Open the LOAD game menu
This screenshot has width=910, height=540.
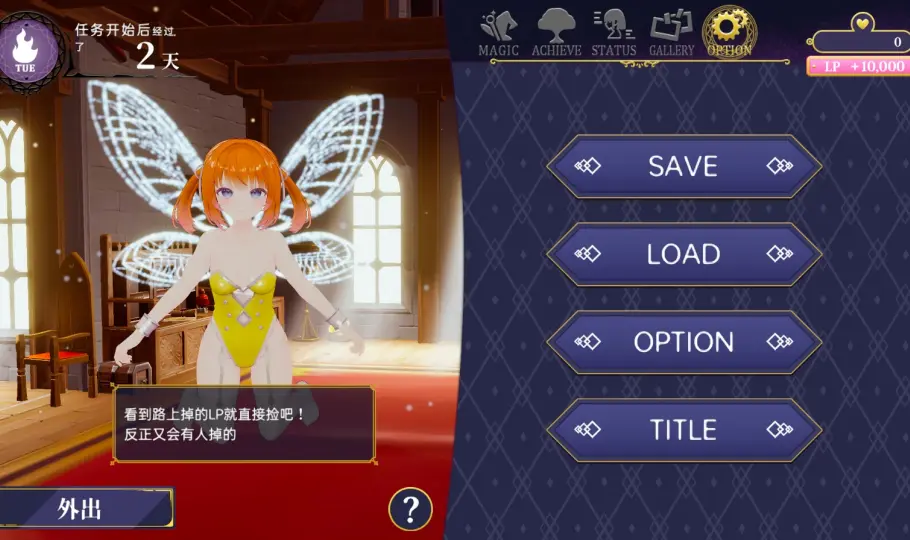tap(683, 254)
